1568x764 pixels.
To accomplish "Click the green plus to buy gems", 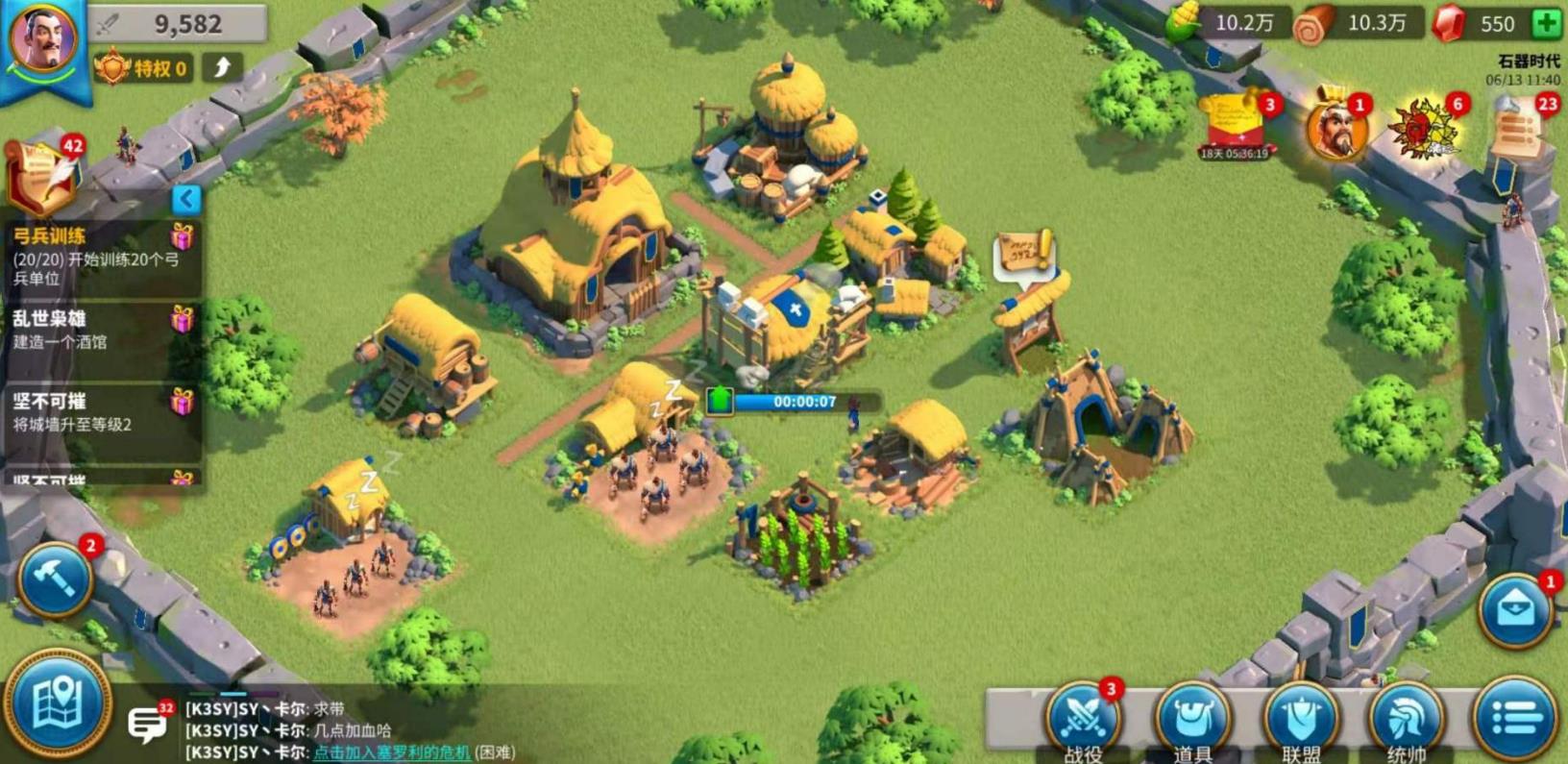I will (x=1546, y=24).
